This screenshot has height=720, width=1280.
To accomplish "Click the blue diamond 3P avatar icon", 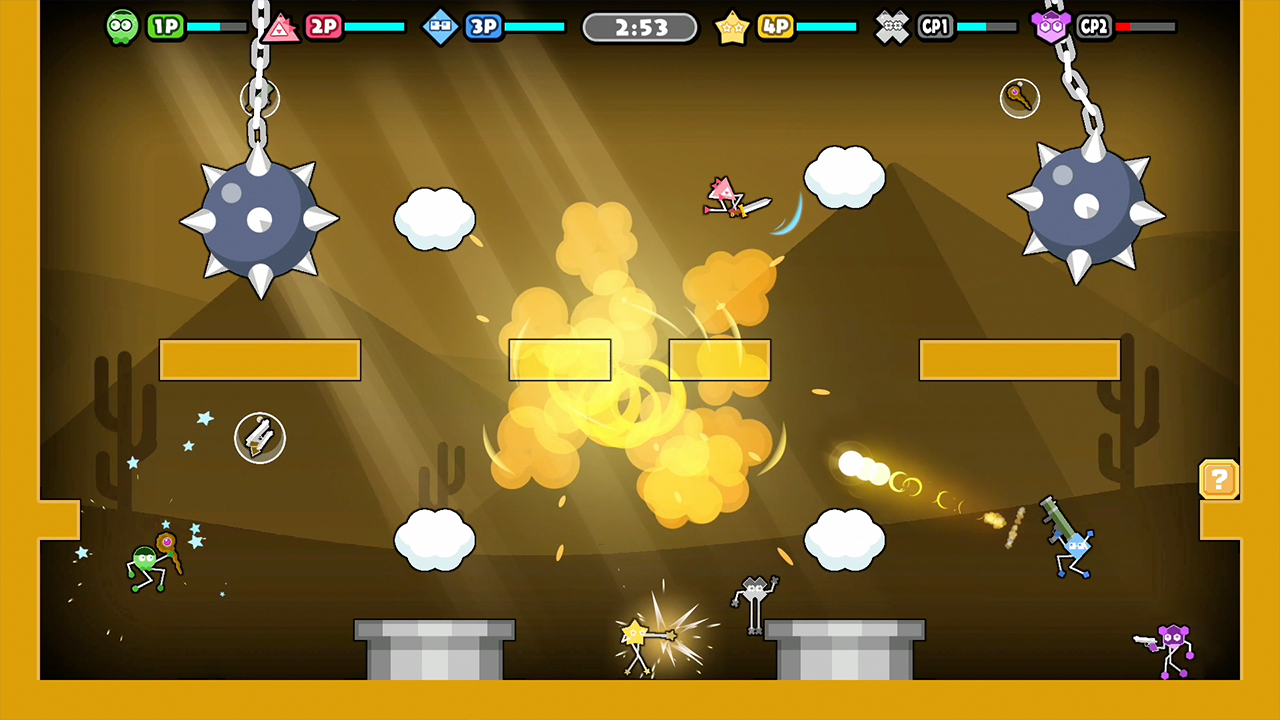I will coord(440,26).
